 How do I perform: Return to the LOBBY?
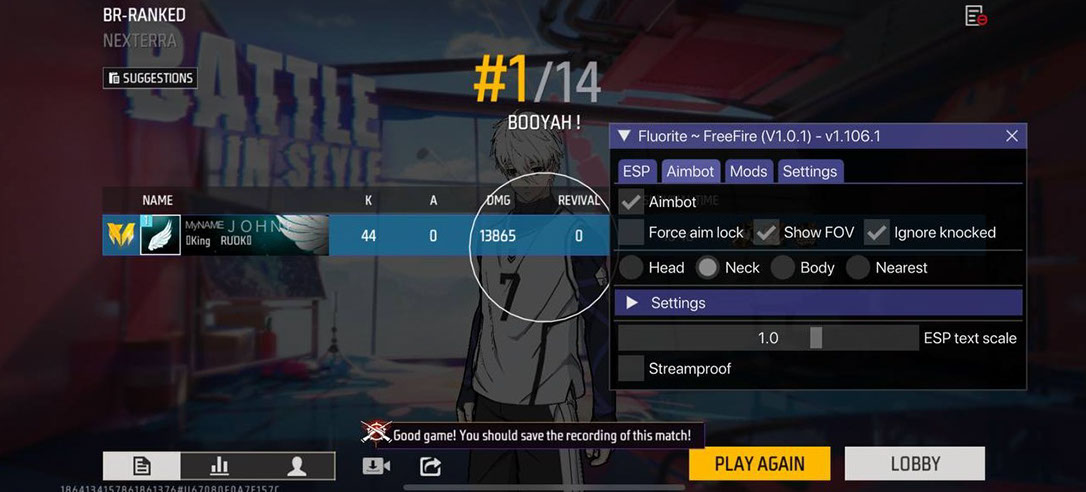click(x=914, y=464)
